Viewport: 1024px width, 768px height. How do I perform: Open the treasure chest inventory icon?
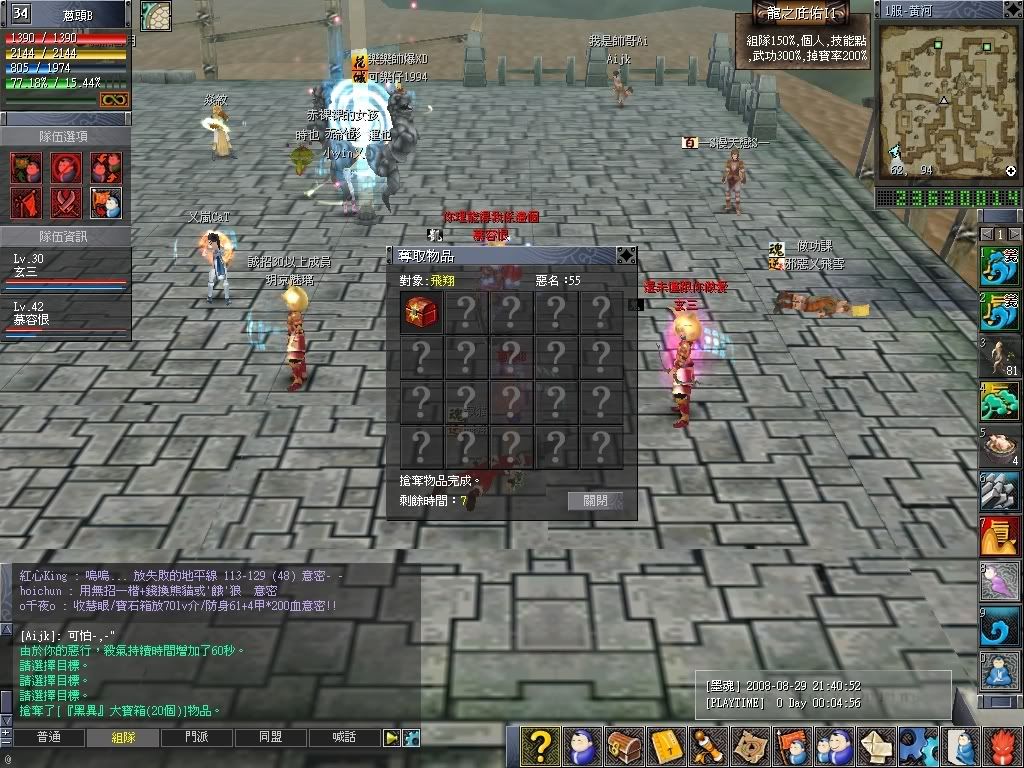click(624, 746)
